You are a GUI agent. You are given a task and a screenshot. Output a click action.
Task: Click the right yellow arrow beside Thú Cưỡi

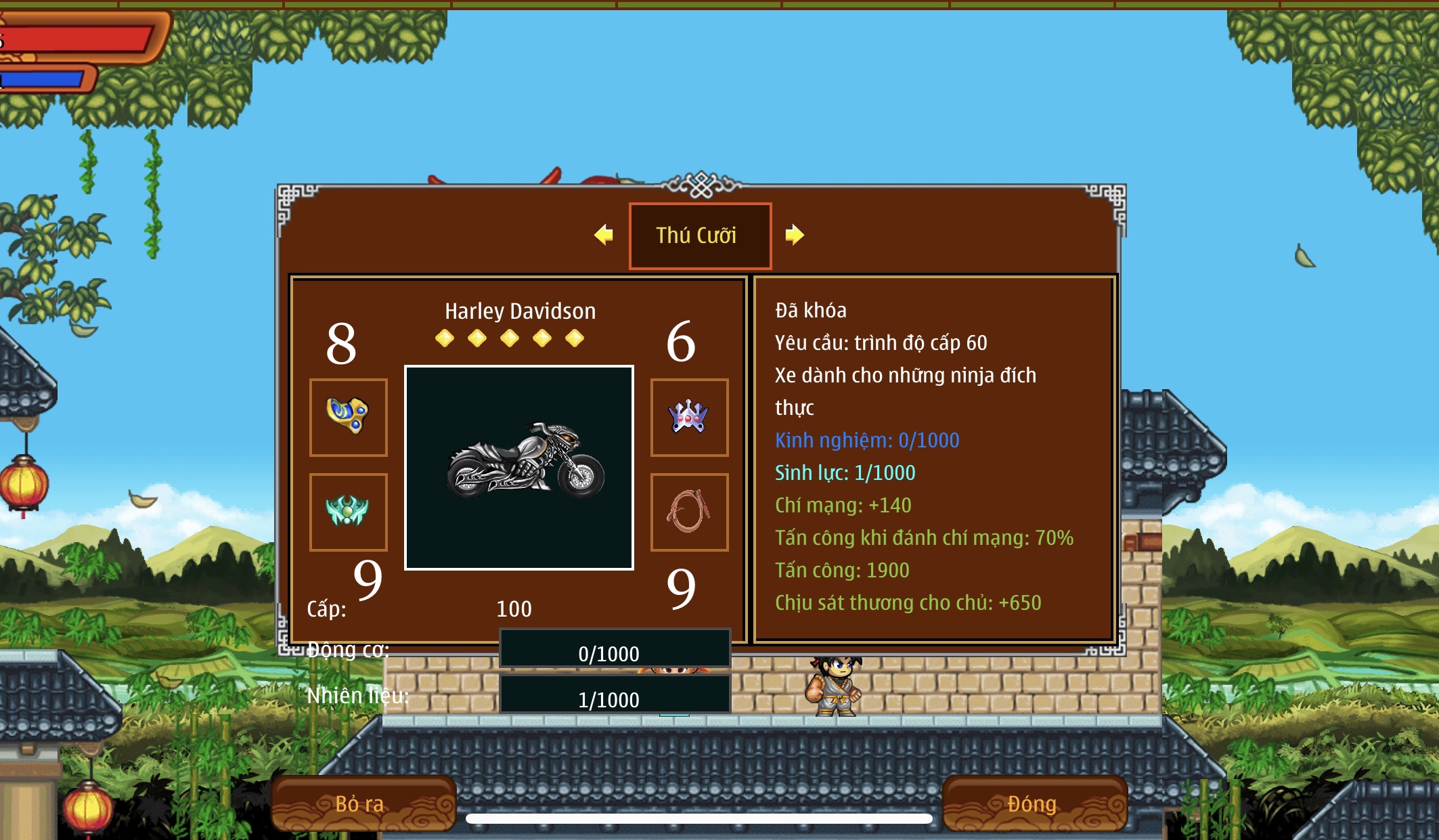(x=795, y=235)
